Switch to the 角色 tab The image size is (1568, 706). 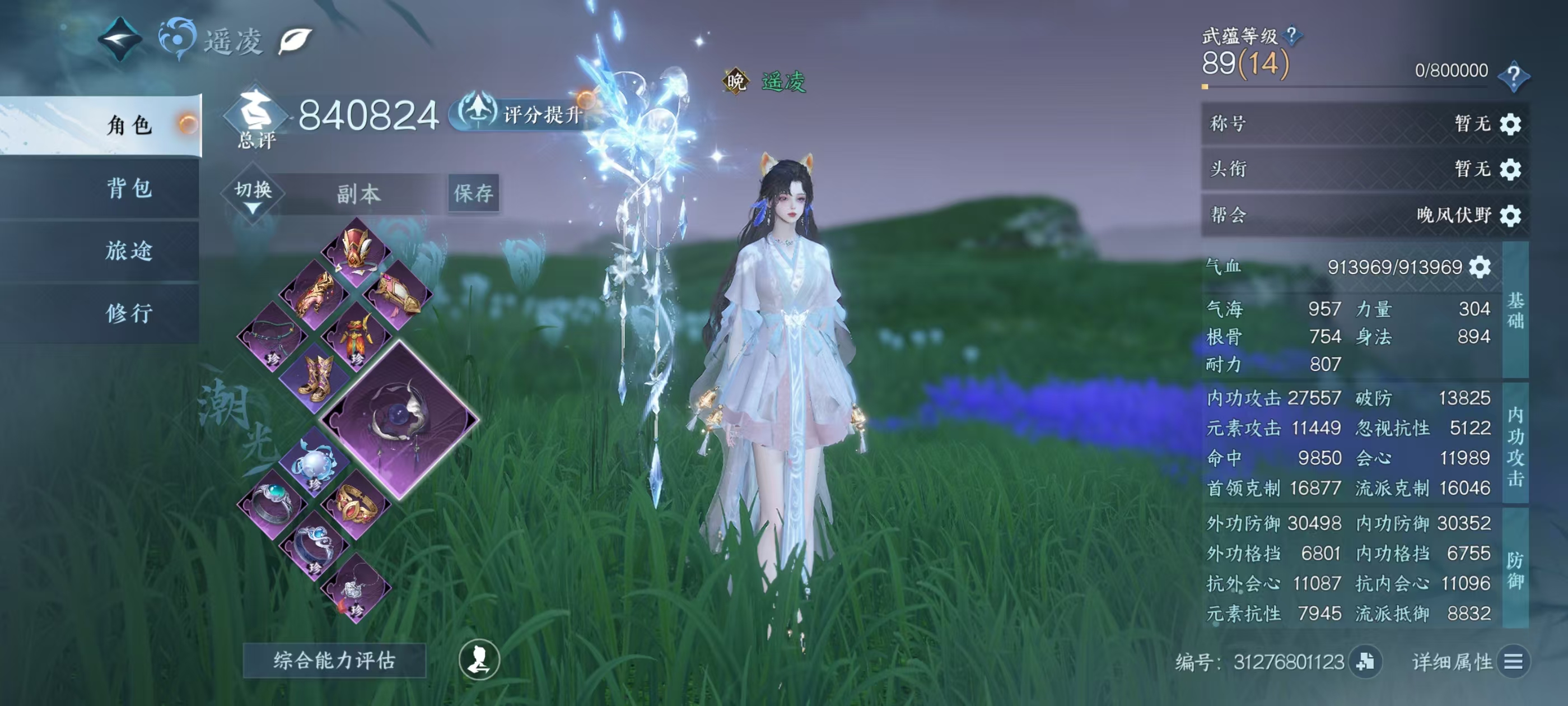coord(128,125)
